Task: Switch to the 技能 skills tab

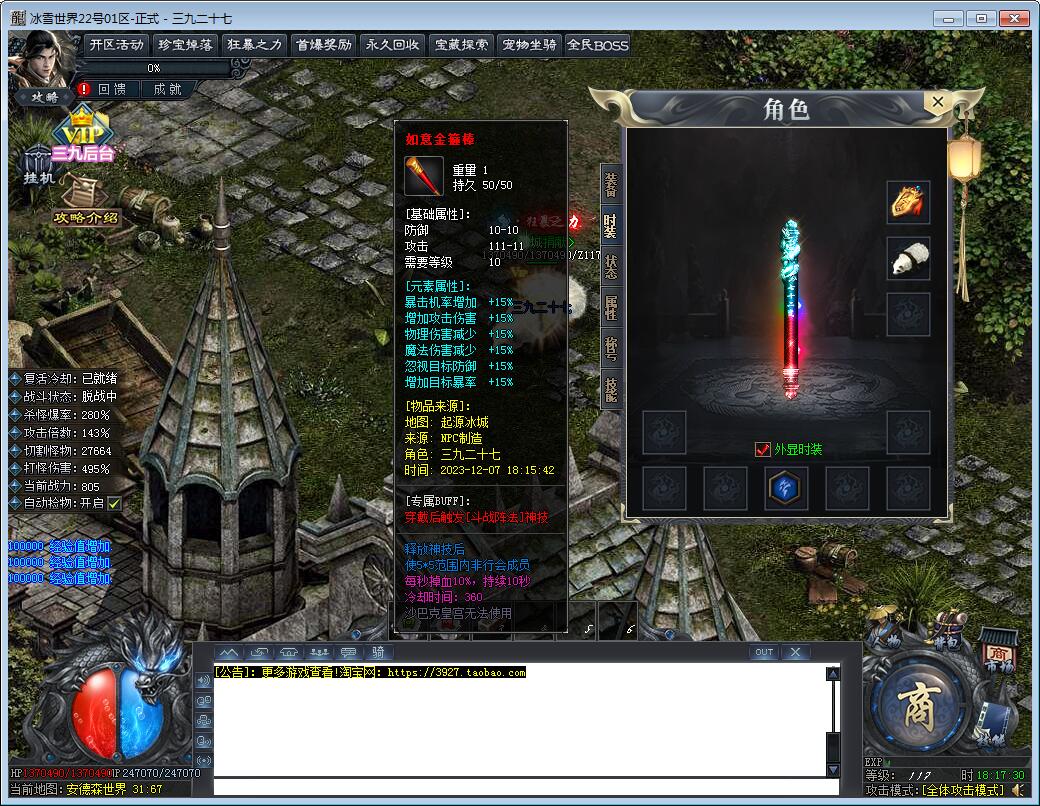Action: pos(610,388)
